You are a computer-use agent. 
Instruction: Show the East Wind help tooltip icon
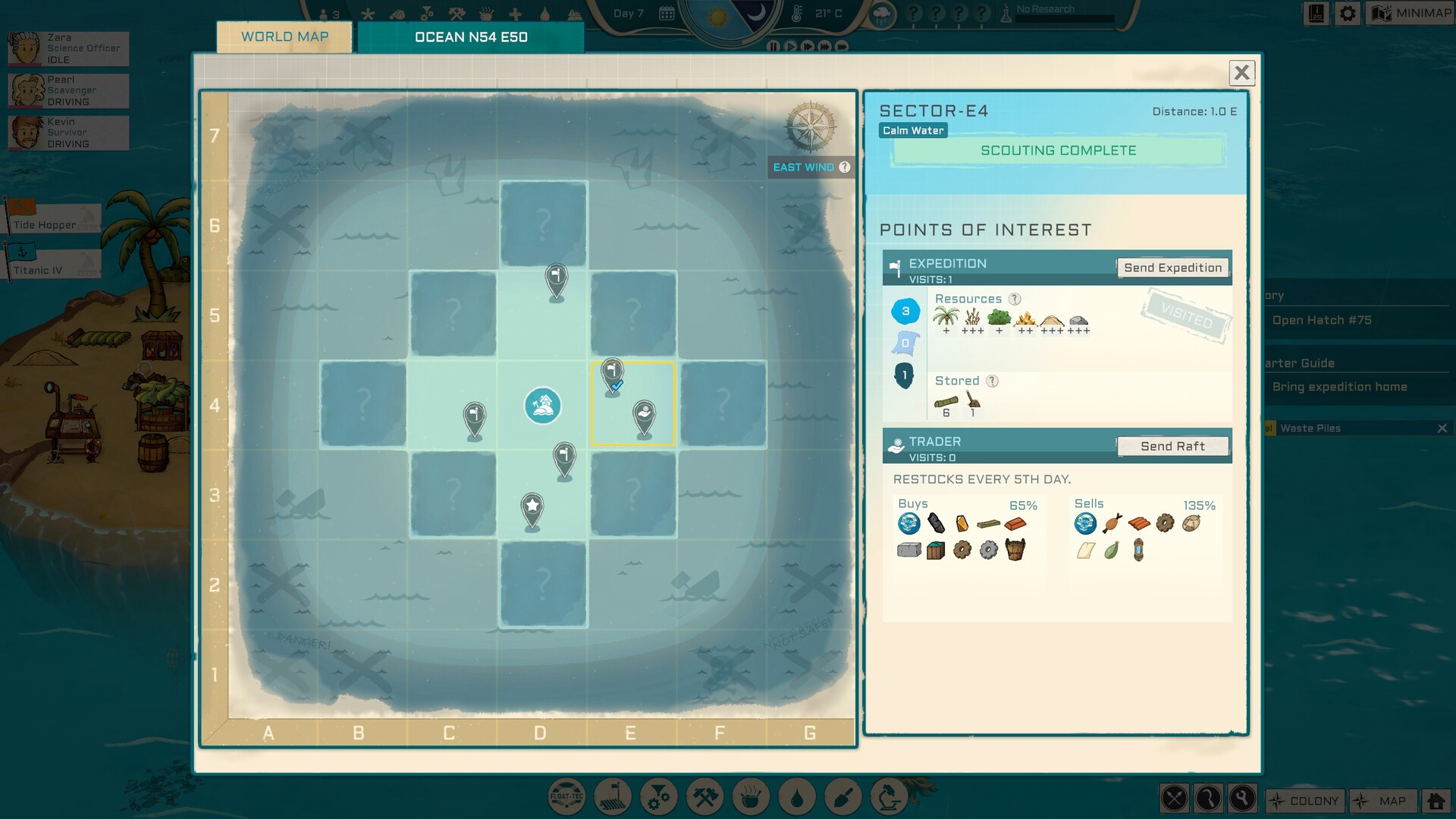click(x=845, y=168)
